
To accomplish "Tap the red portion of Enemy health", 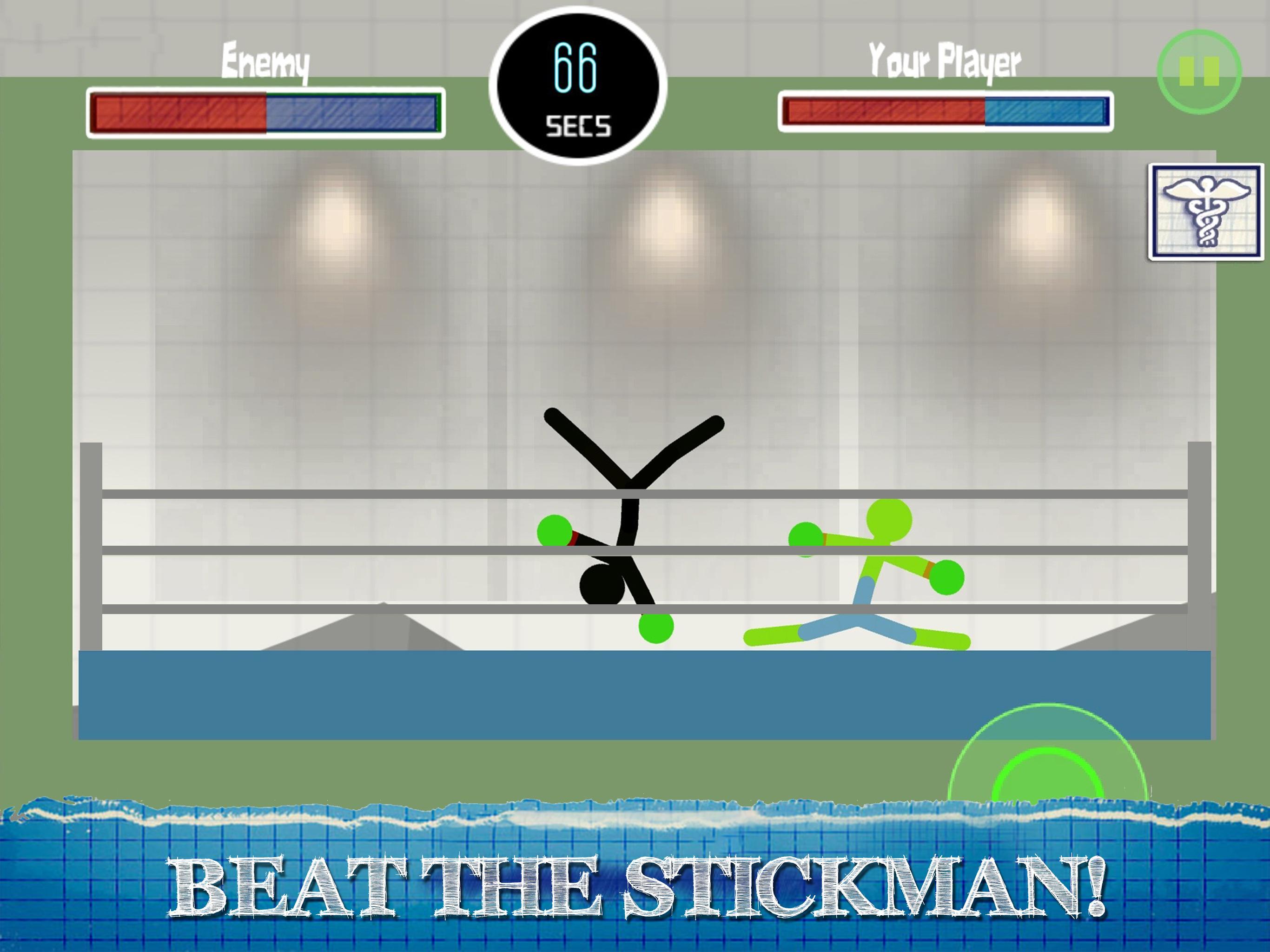I will point(178,112).
